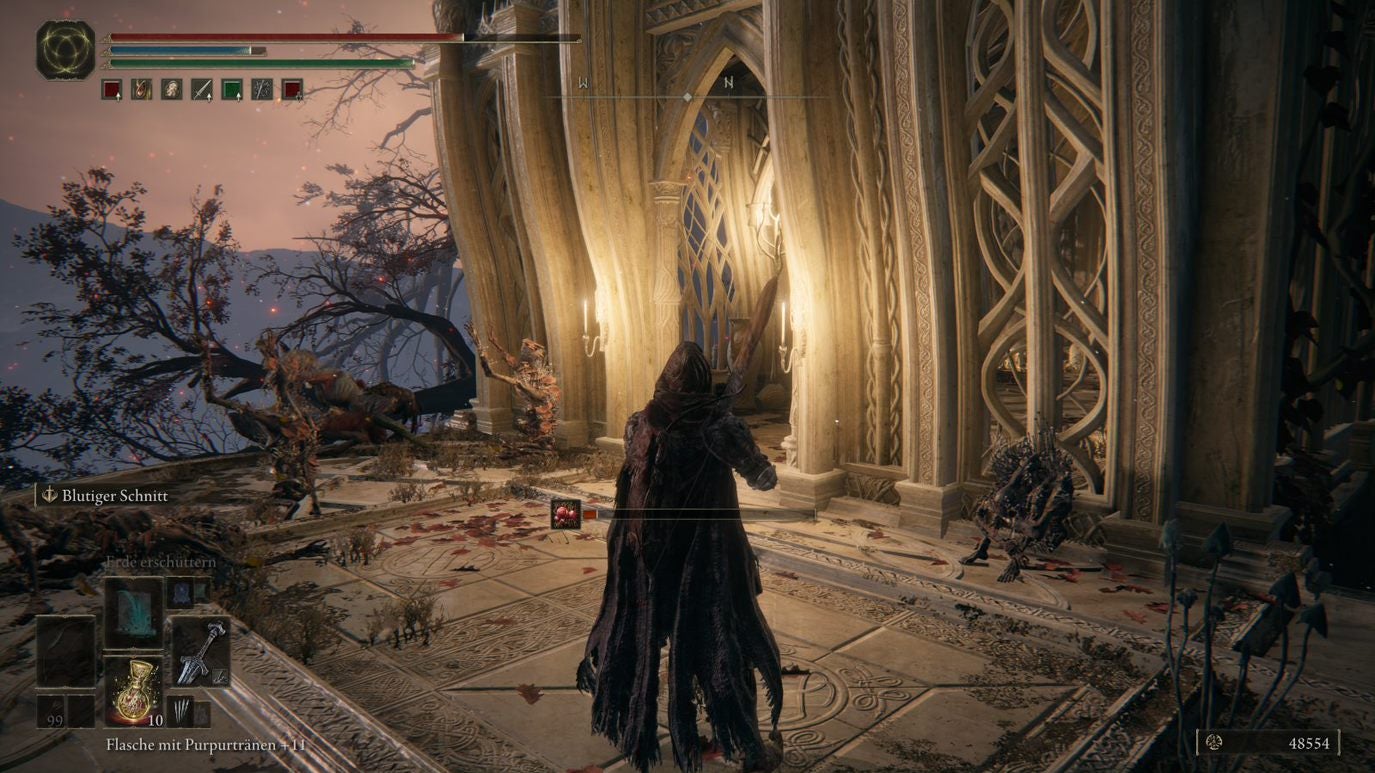
Task: Click the enemy item icon on the boss bar
Action: click(567, 512)
